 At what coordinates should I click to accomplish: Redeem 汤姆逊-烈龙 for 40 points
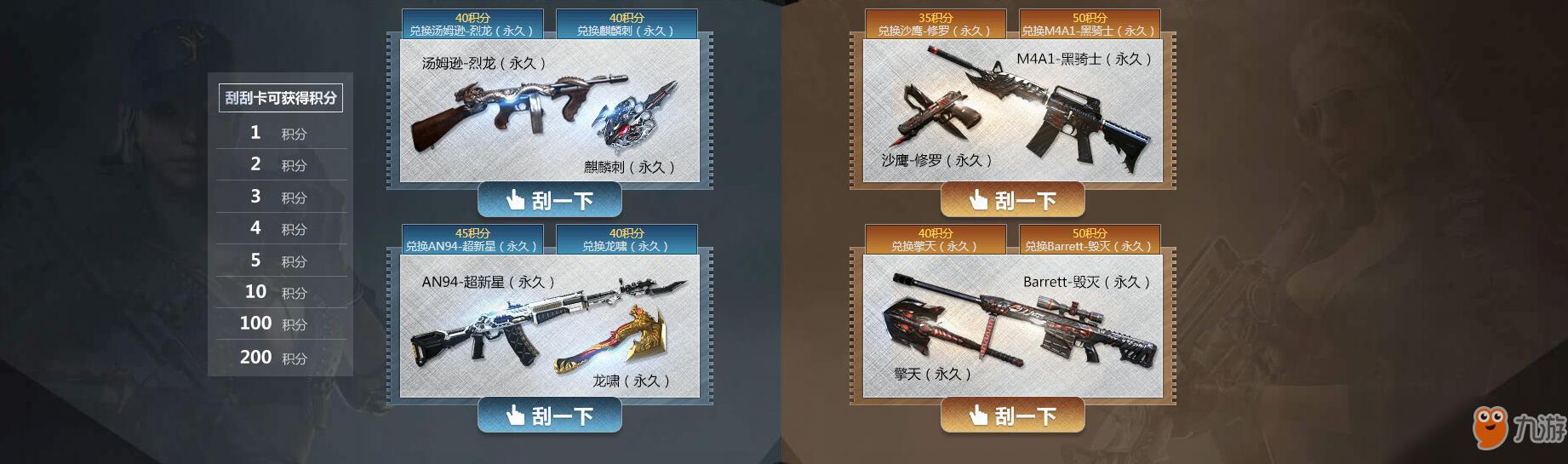472,24
